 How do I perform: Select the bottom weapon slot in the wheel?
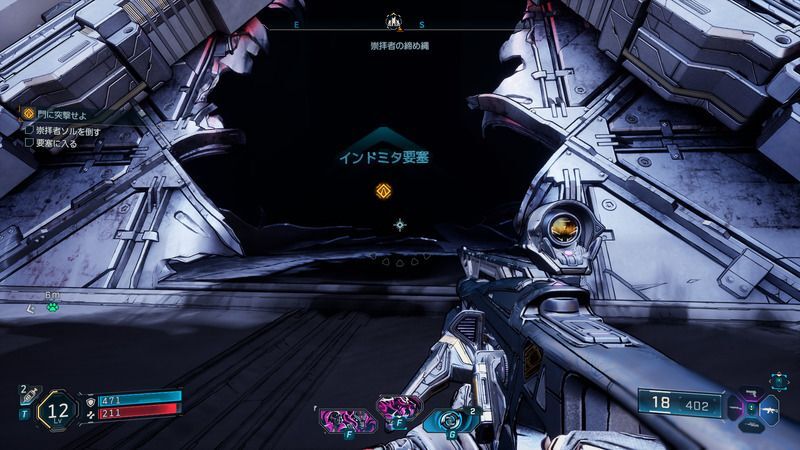pos(752,427)
